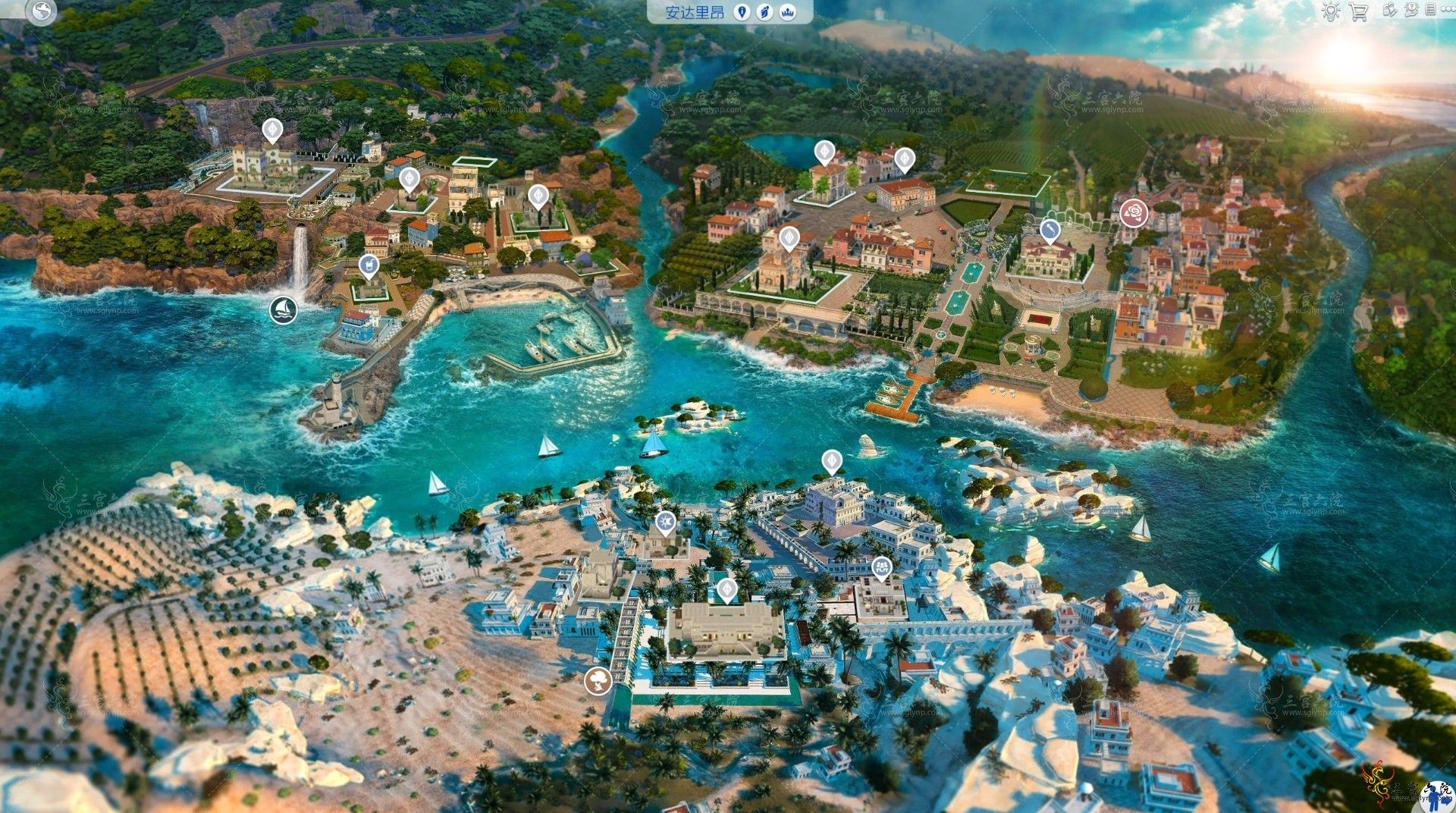1456x813 pixels.
Task: Open the question-mark help icon
Action: point(1411,10)
